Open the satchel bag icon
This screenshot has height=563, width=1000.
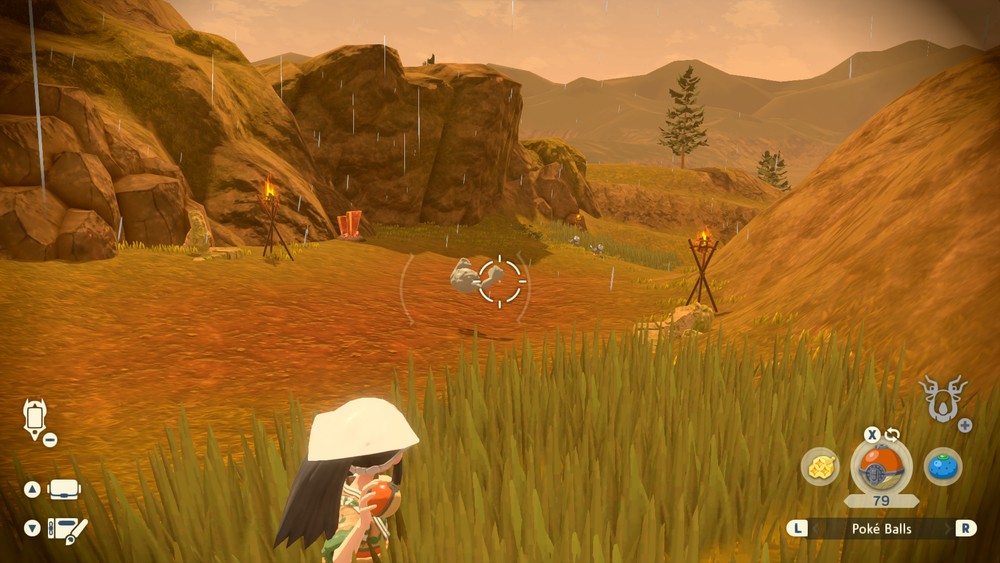tap(65, 490)
